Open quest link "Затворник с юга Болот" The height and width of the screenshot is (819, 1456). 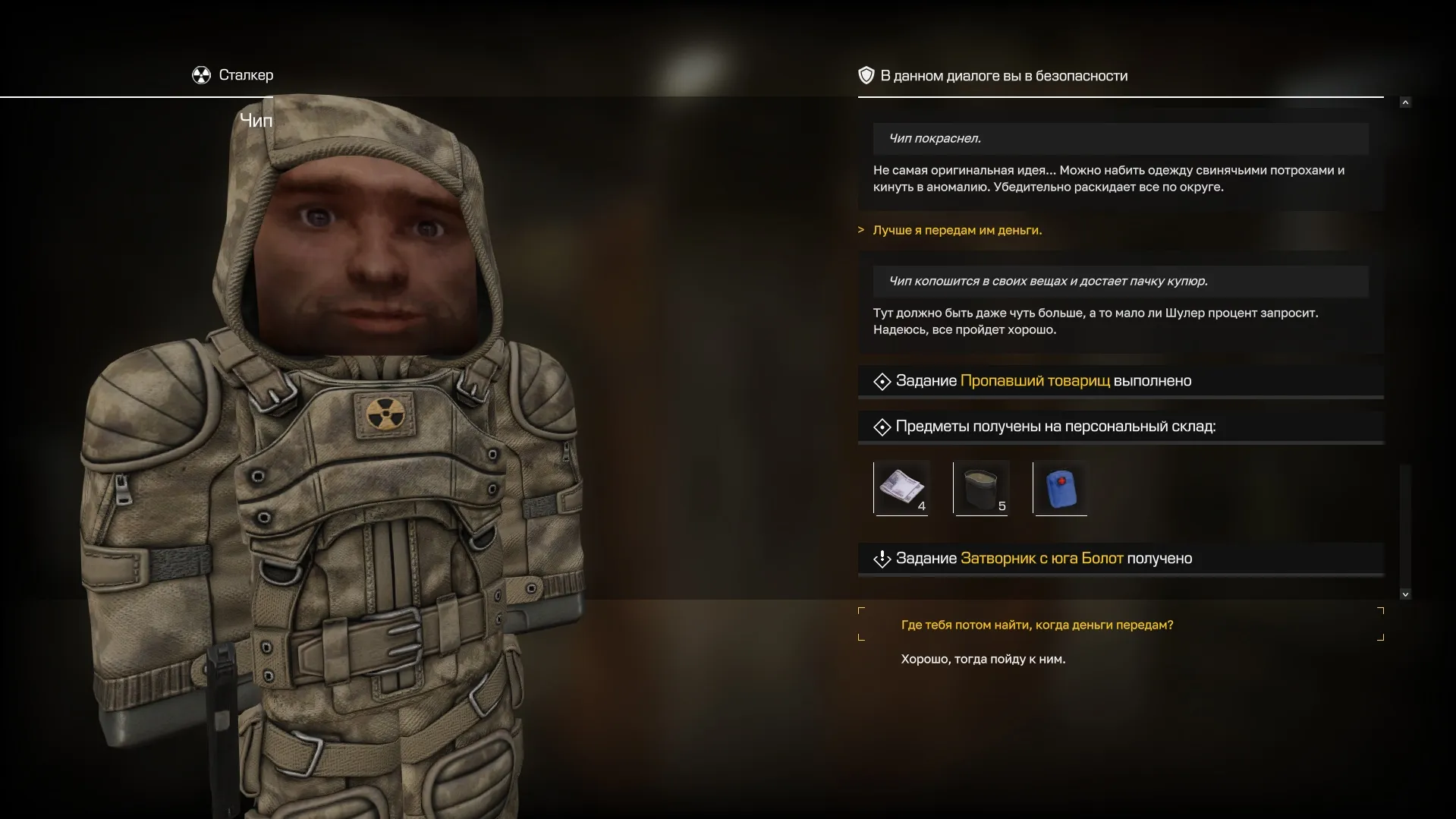point(1041,559)
